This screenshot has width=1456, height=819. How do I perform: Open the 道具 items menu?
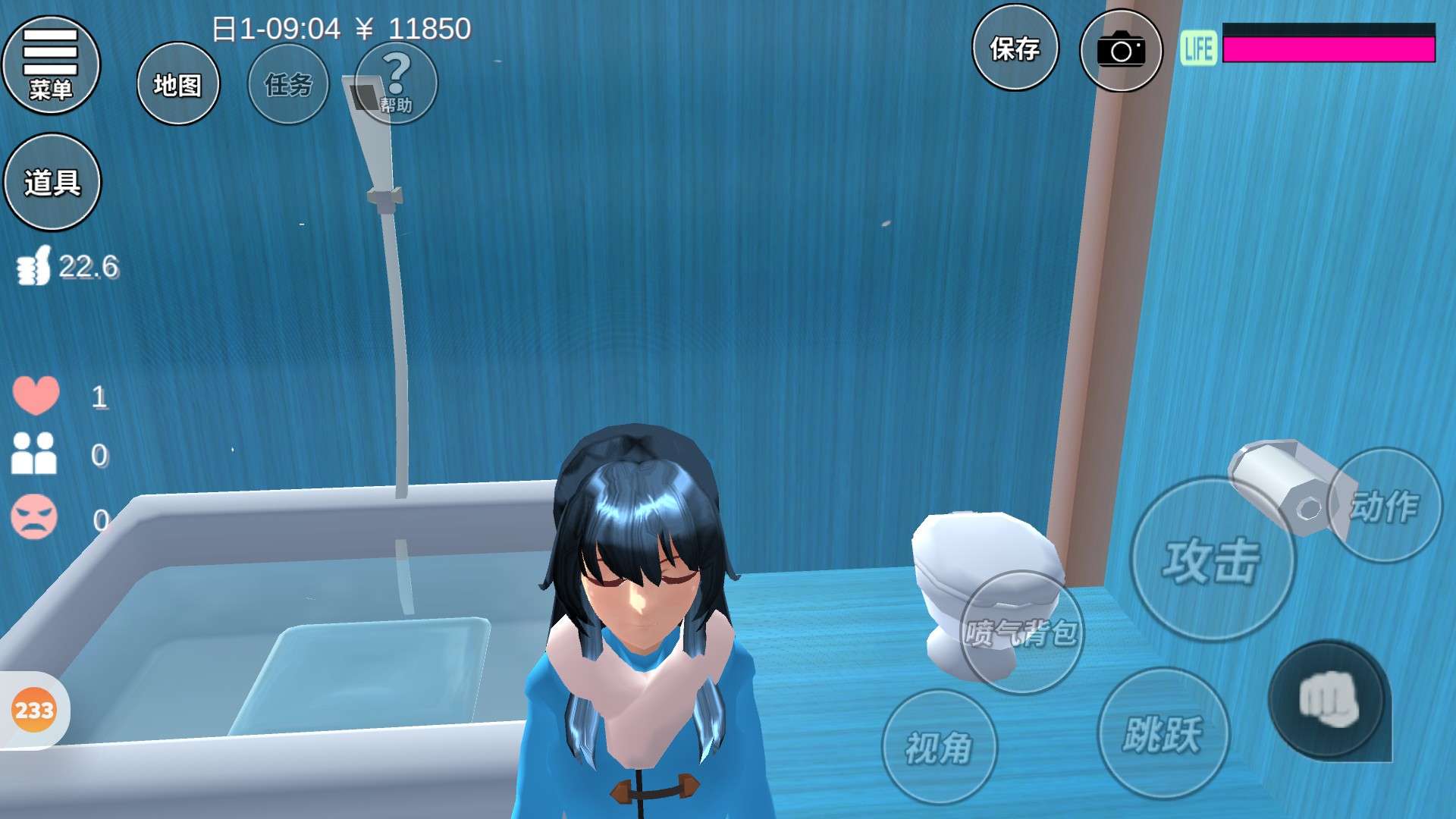[x=52, y=182]
